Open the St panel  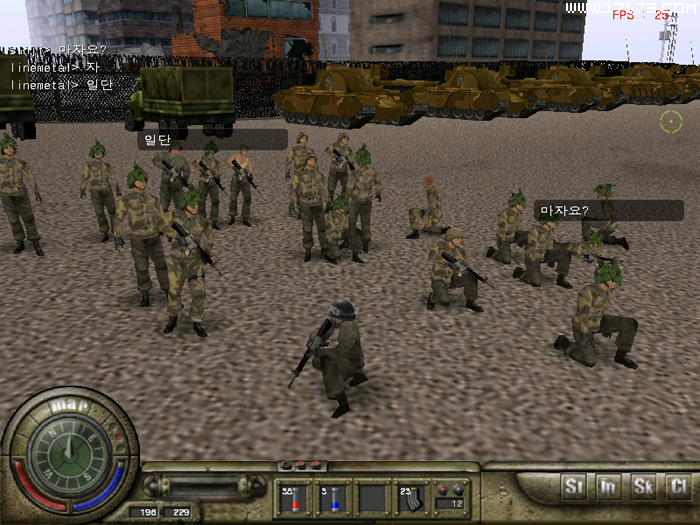[574, 488]
